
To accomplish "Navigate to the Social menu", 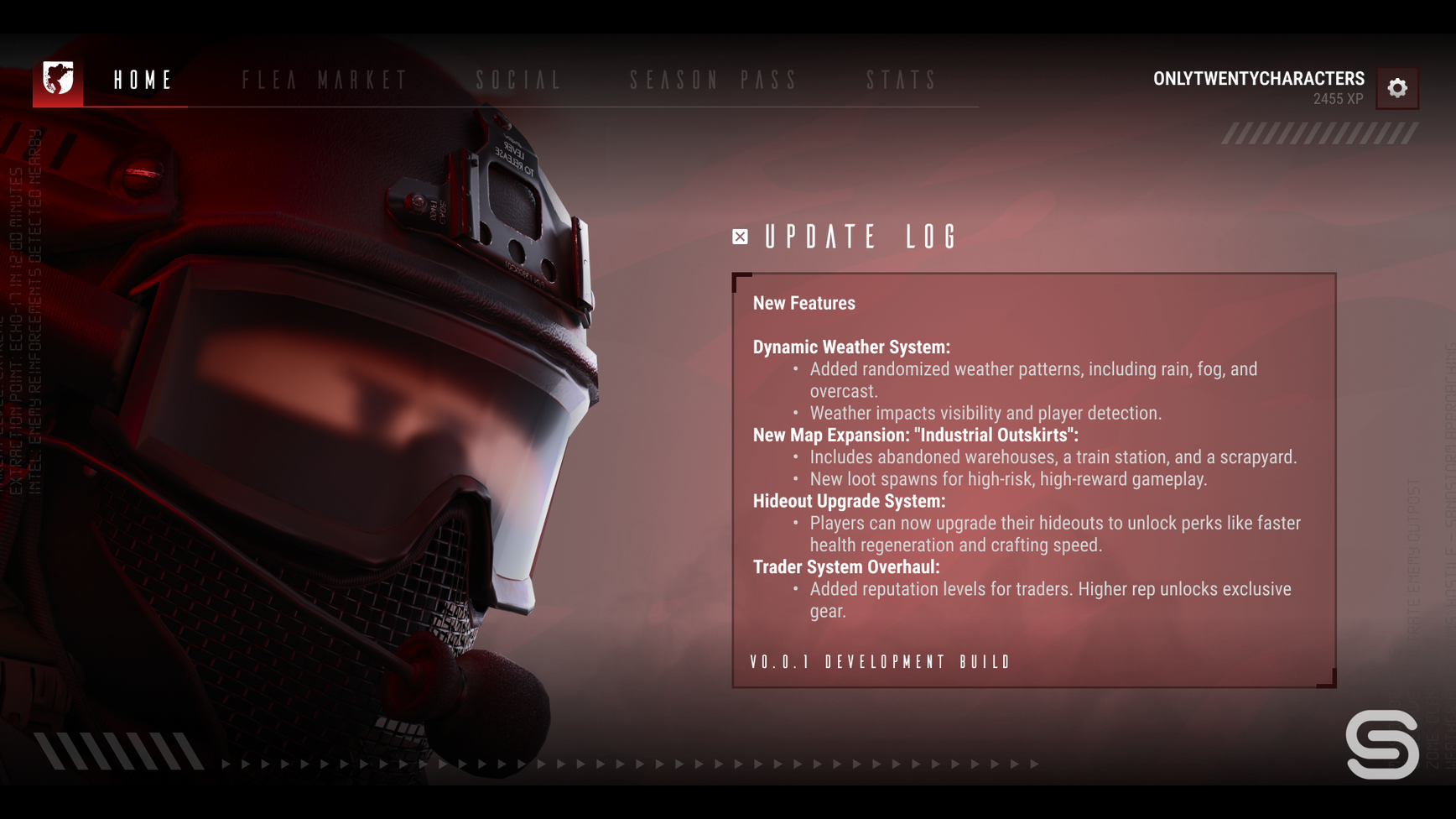I will (x=517, y=81).
